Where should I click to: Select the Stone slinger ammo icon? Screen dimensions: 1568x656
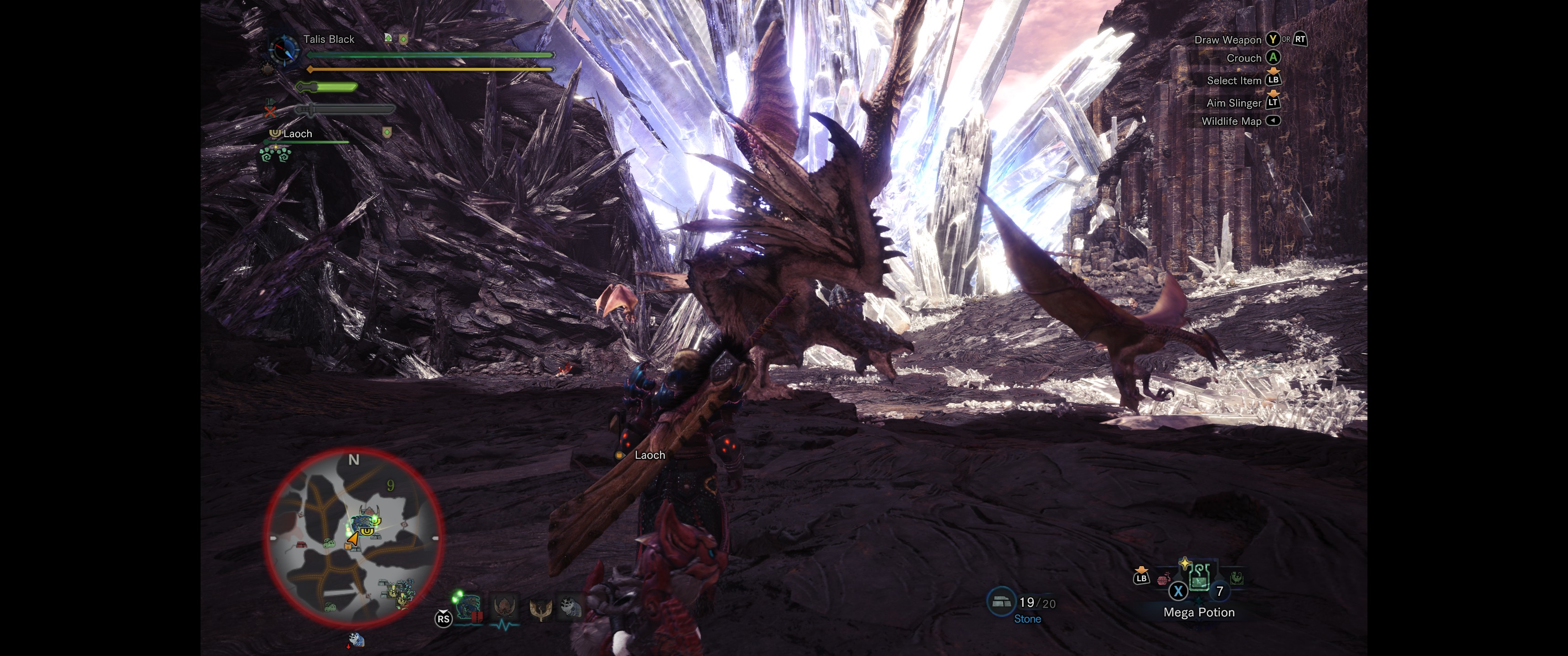(x=1001, y=602)
